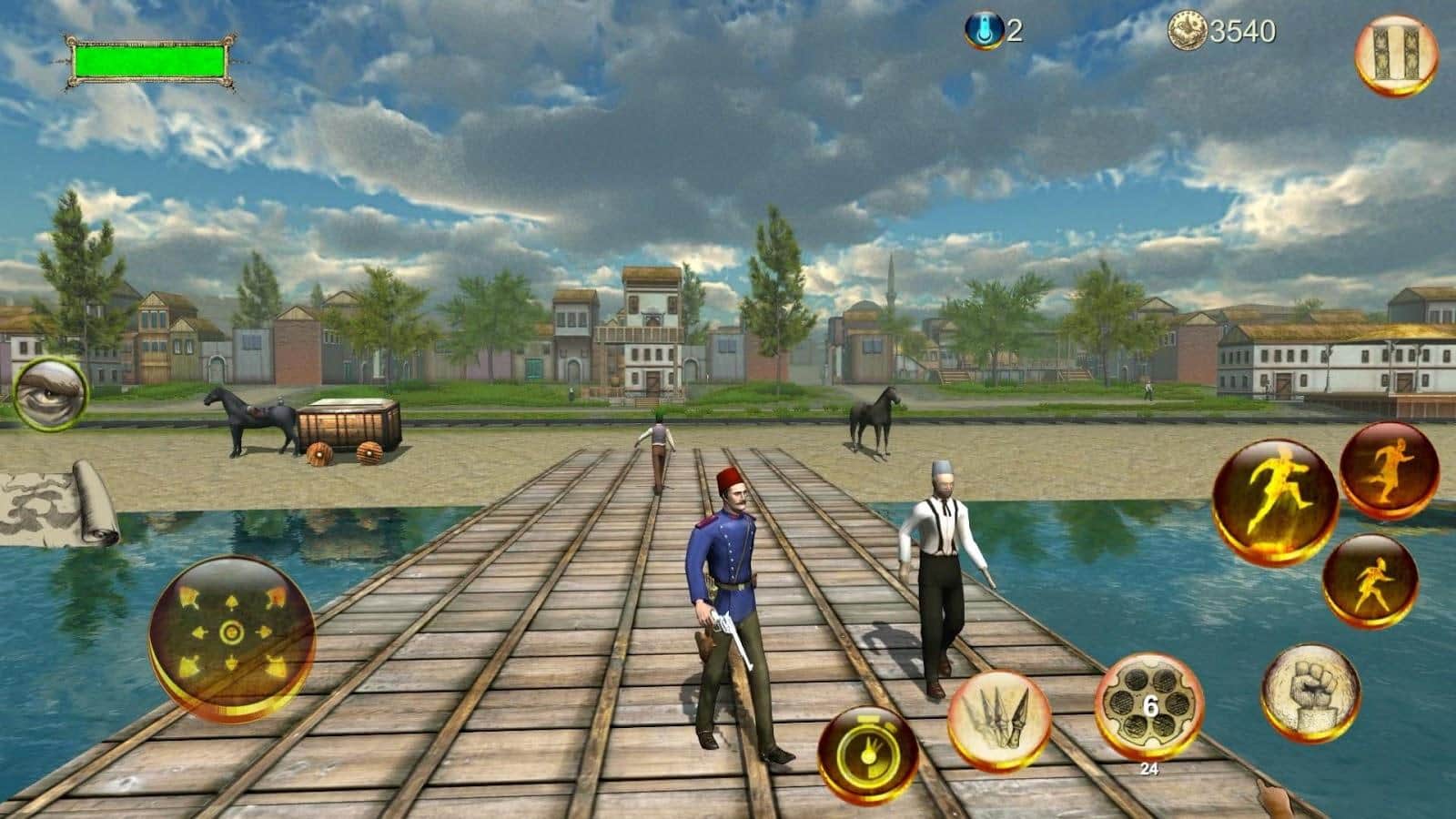Screen dimensions: 1456x819
Task: Open the pause menu button top right
Action: [x=1399, y=52]
